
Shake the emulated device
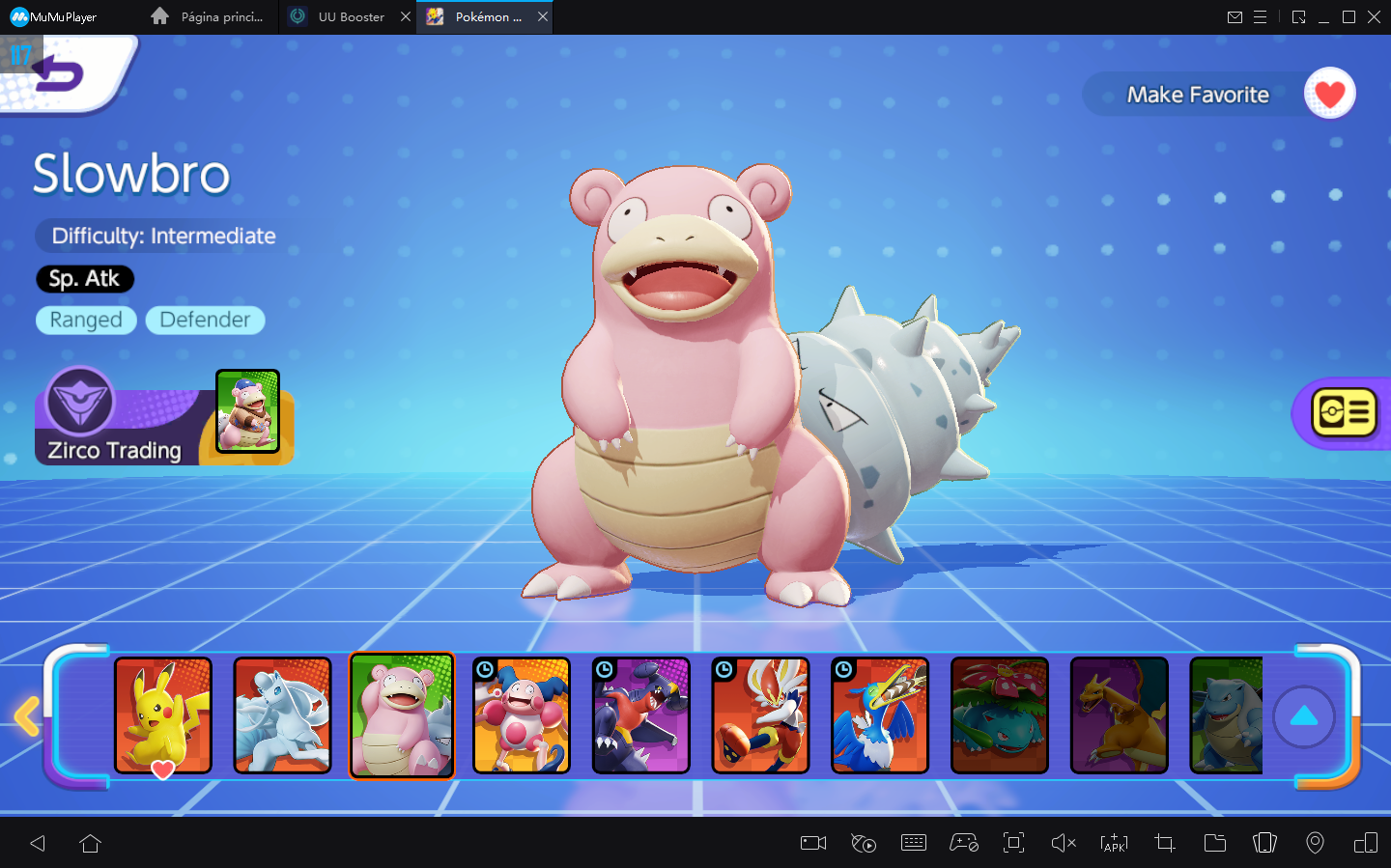click(1264, 843)
